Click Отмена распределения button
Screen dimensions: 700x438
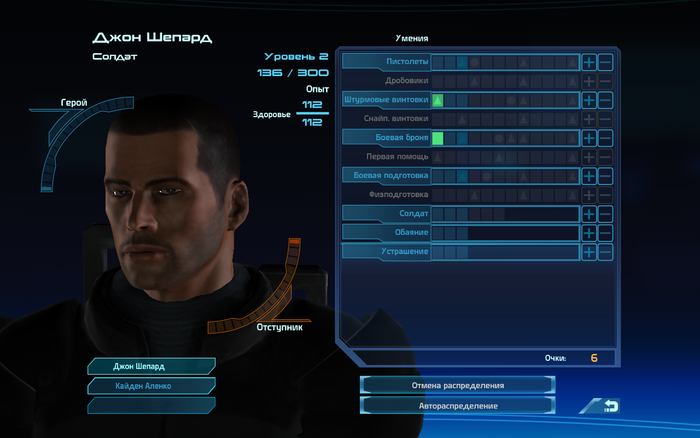pyautogui.click(x=457, y=385)
